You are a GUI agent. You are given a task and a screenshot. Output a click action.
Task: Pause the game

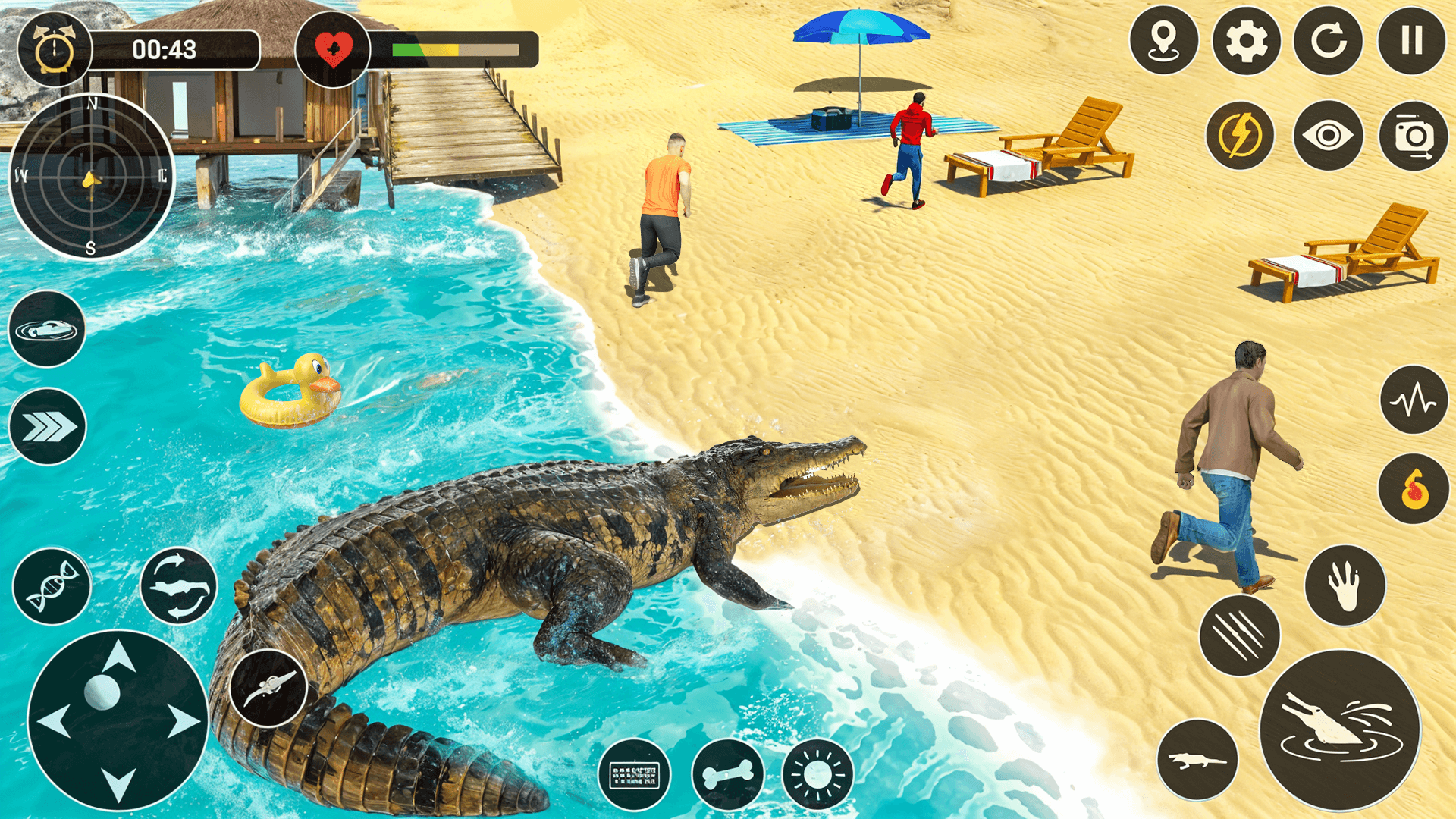[x=1411, y=42]
